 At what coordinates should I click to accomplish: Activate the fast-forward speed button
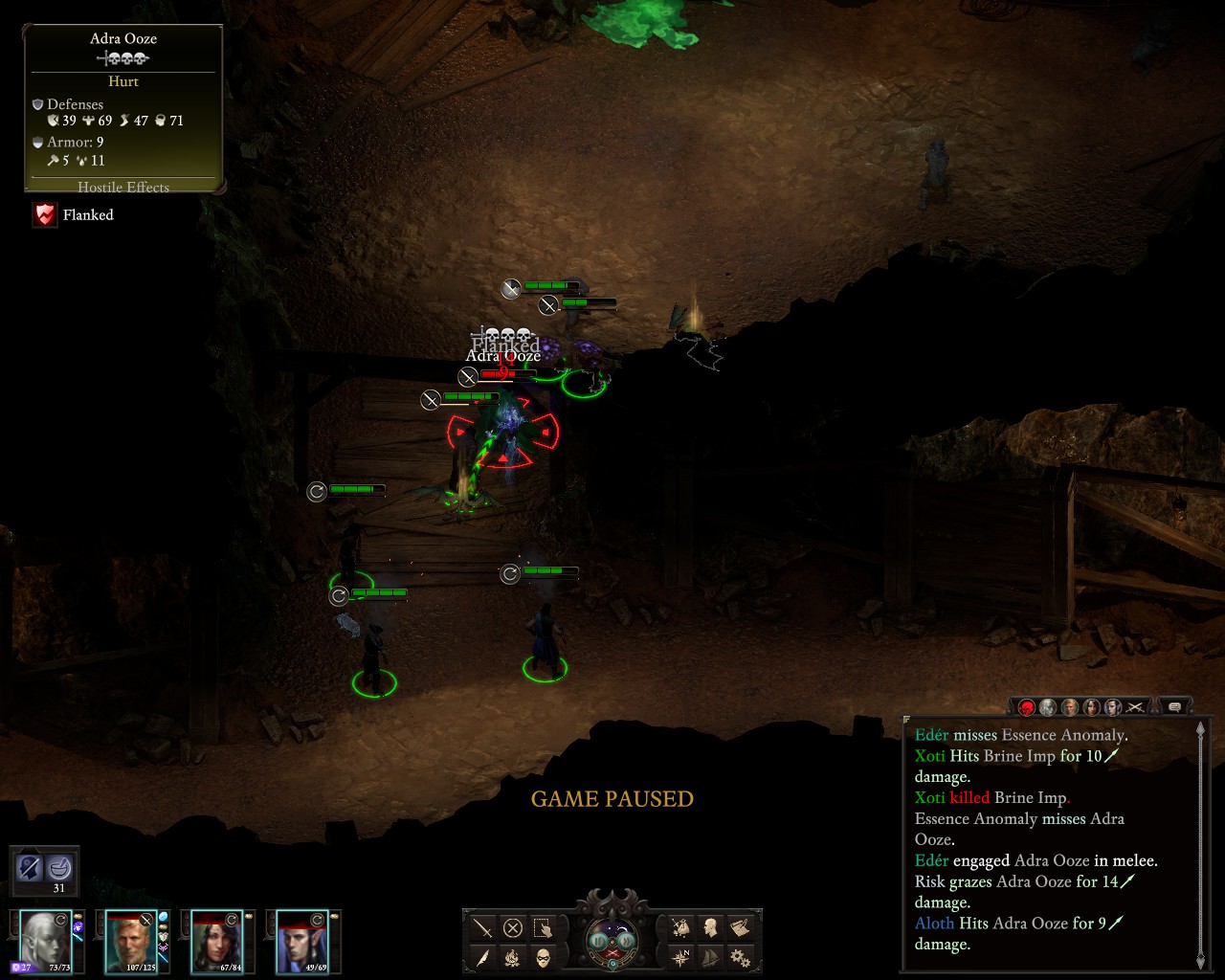(626, 941)
